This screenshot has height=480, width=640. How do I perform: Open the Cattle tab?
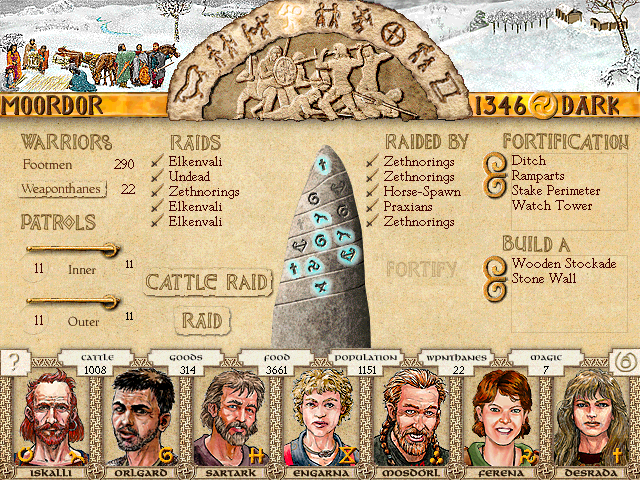[98, 363]
